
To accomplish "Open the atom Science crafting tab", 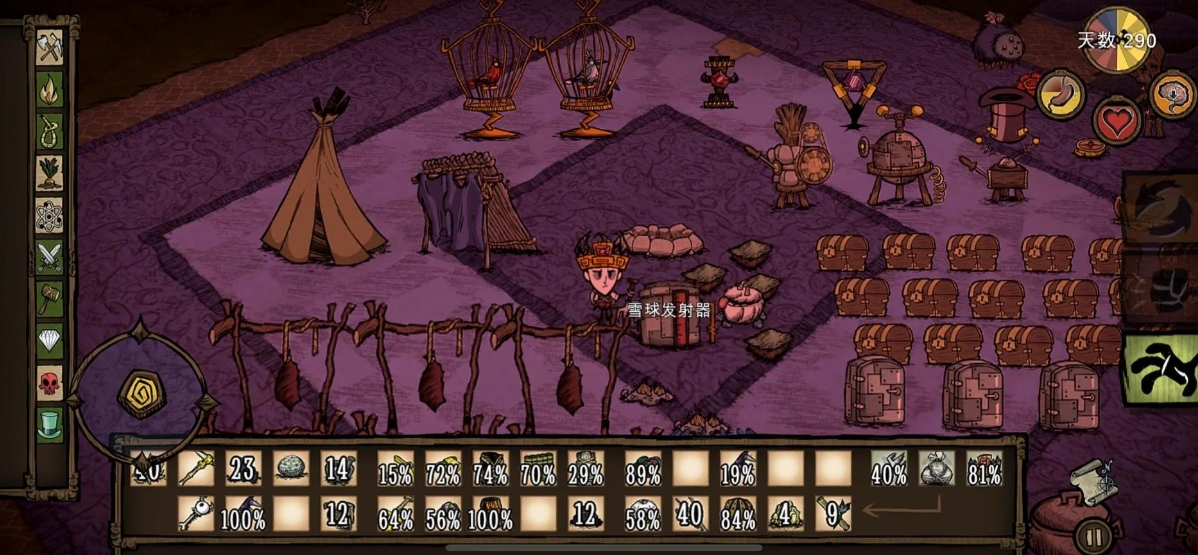I will click(50, 216).
